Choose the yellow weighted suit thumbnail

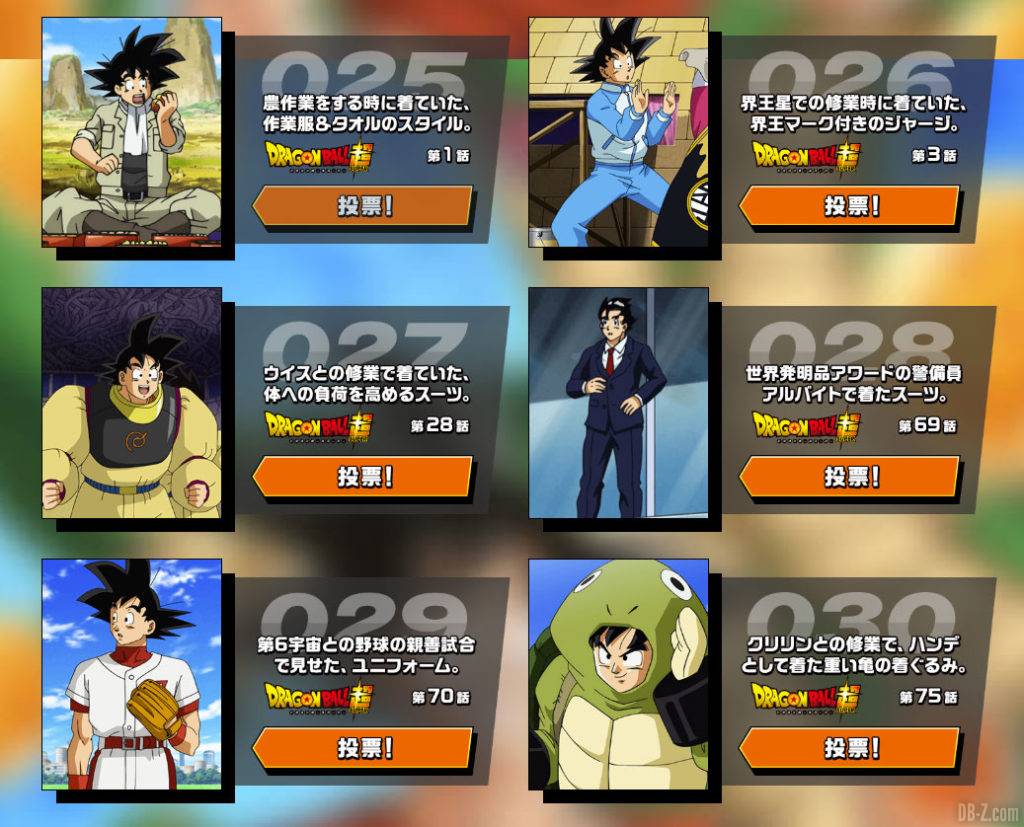pos(131,403)
